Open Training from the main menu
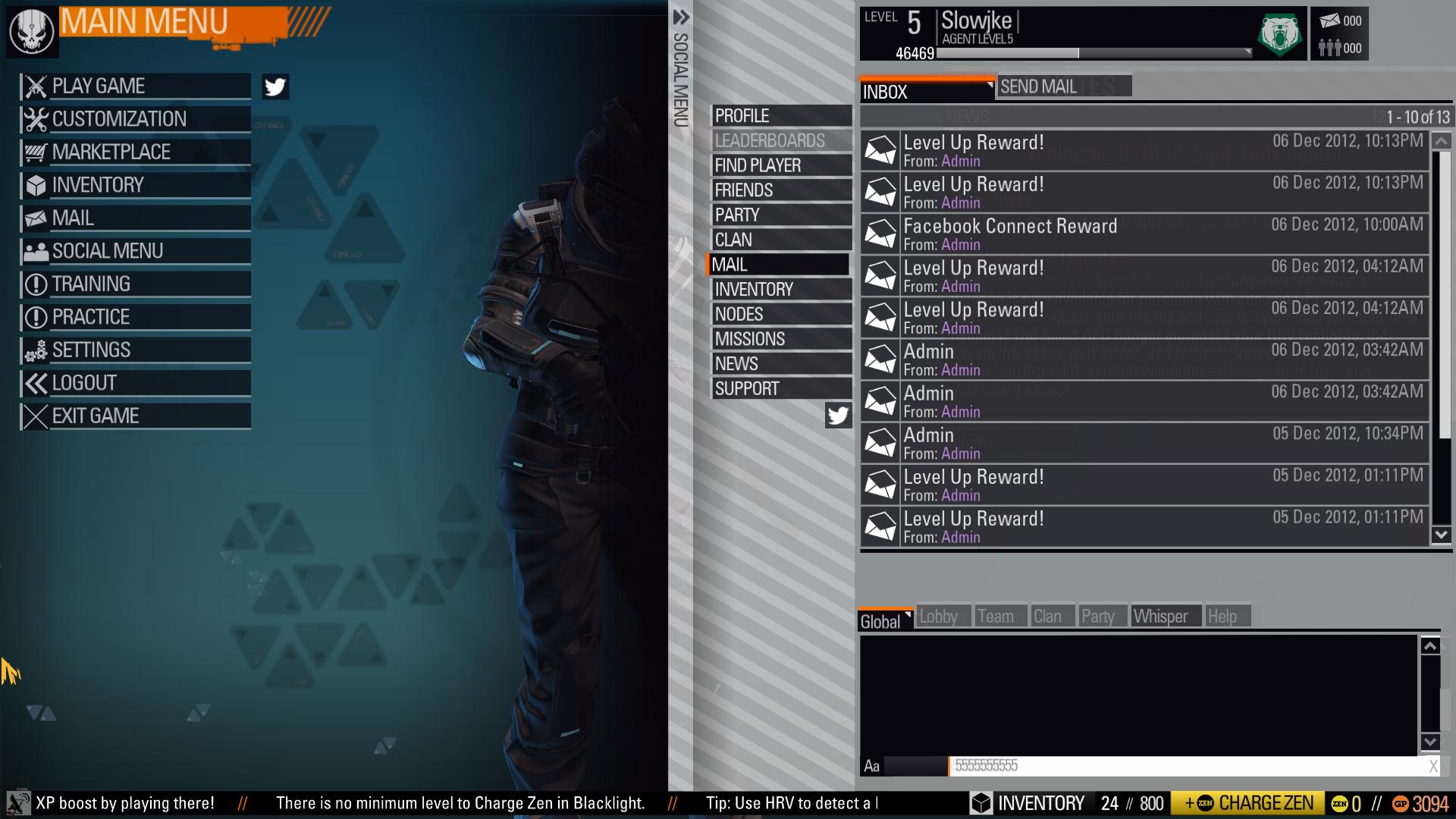 tap(135, 284)
